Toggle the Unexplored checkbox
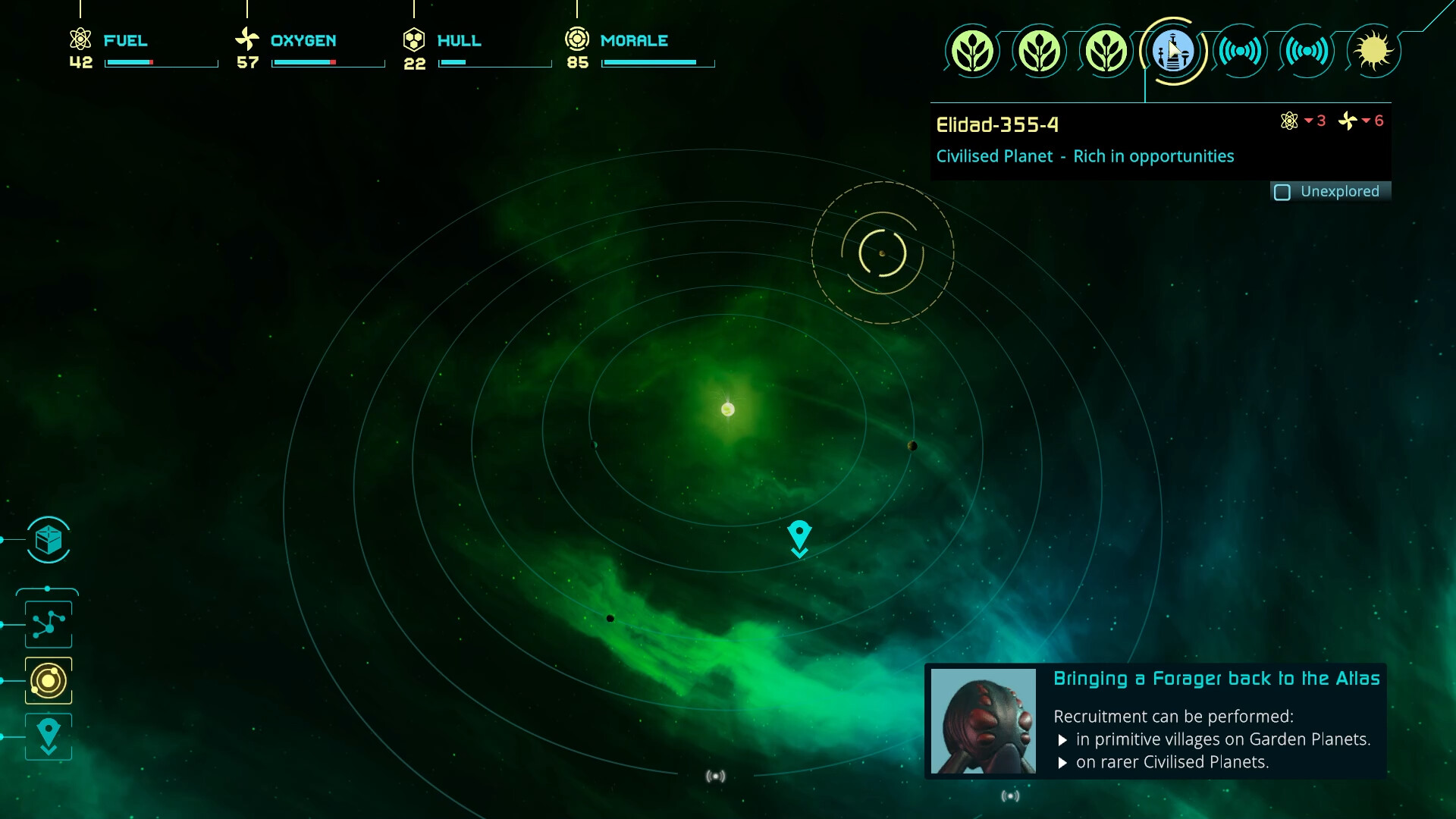 click(x=1283, y=193)
